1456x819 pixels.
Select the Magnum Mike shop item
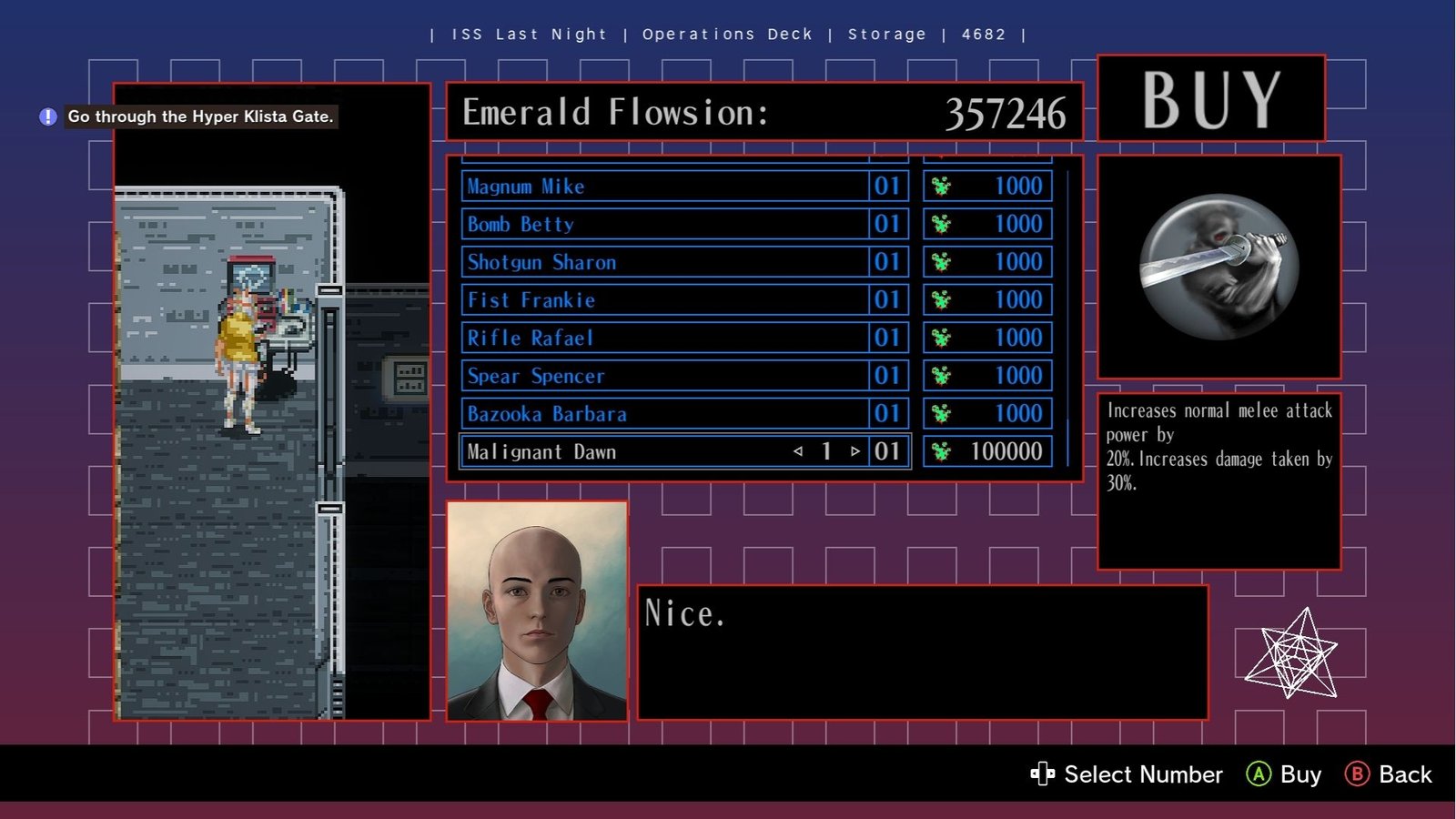tap(664, 187)
